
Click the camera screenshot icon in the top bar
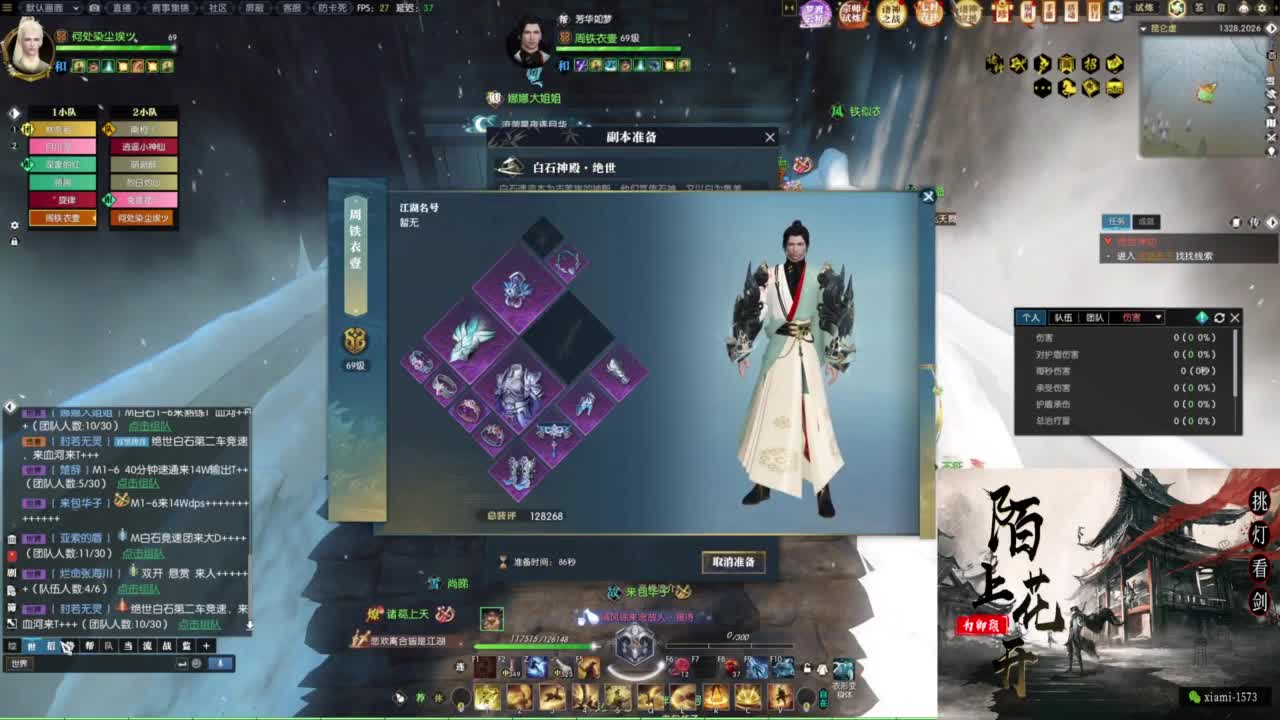coord(94,8)
